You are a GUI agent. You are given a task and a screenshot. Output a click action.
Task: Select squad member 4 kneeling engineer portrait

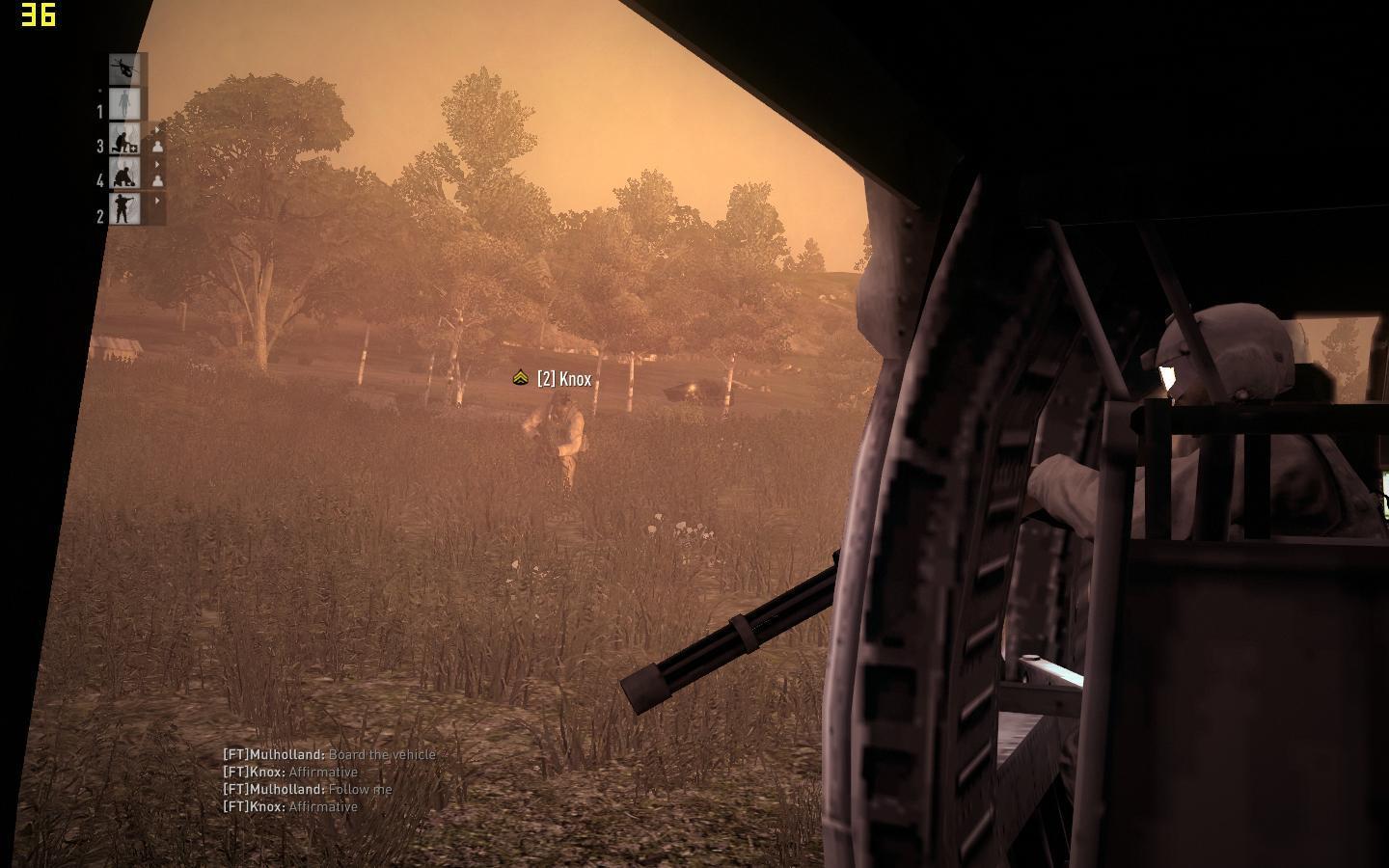click(124, 176)
